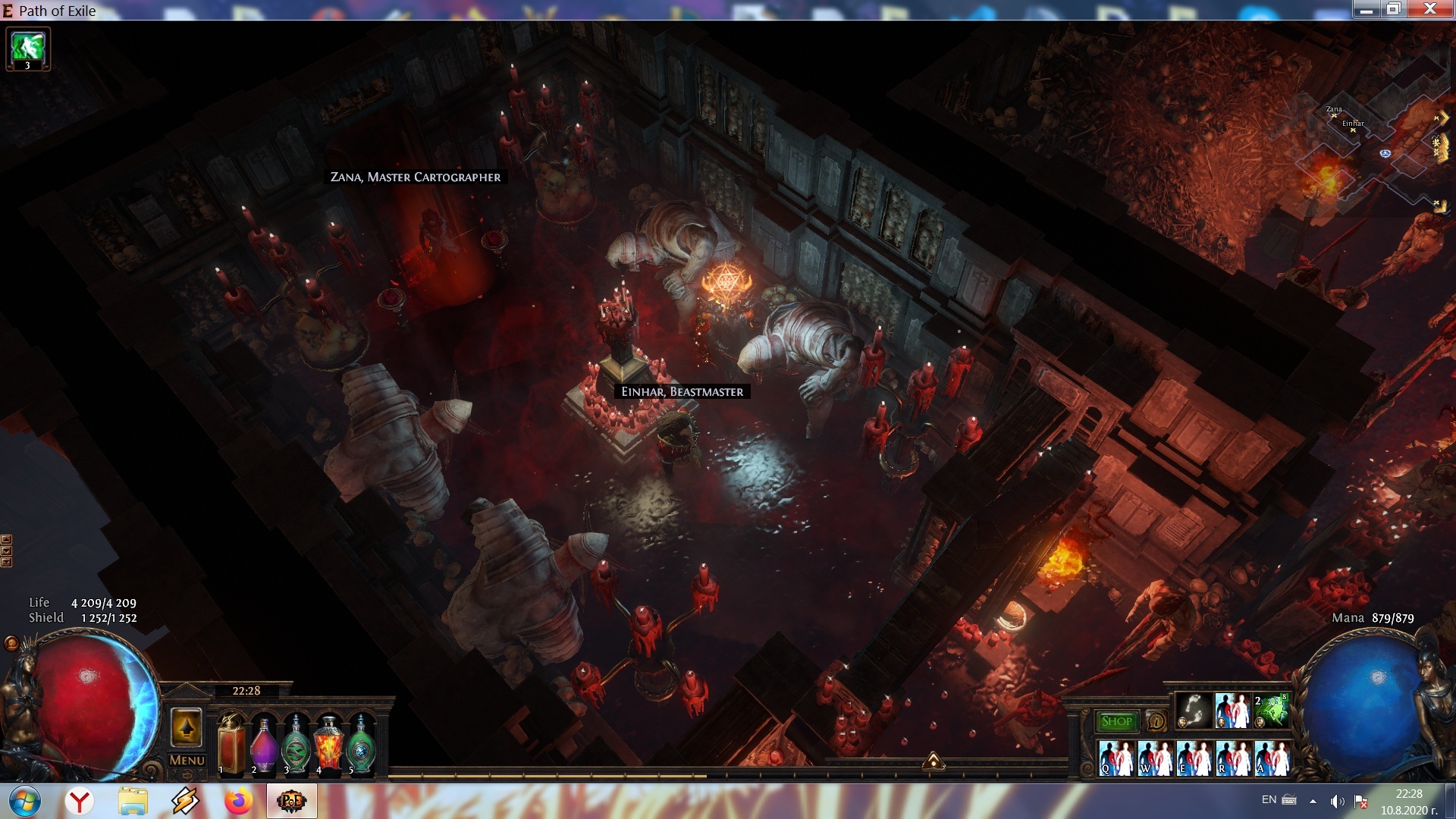The height and width of the screenshot is (819, 1456).
Task: Open Firefox from the taskbar
Action: click(x=238, y=801)
